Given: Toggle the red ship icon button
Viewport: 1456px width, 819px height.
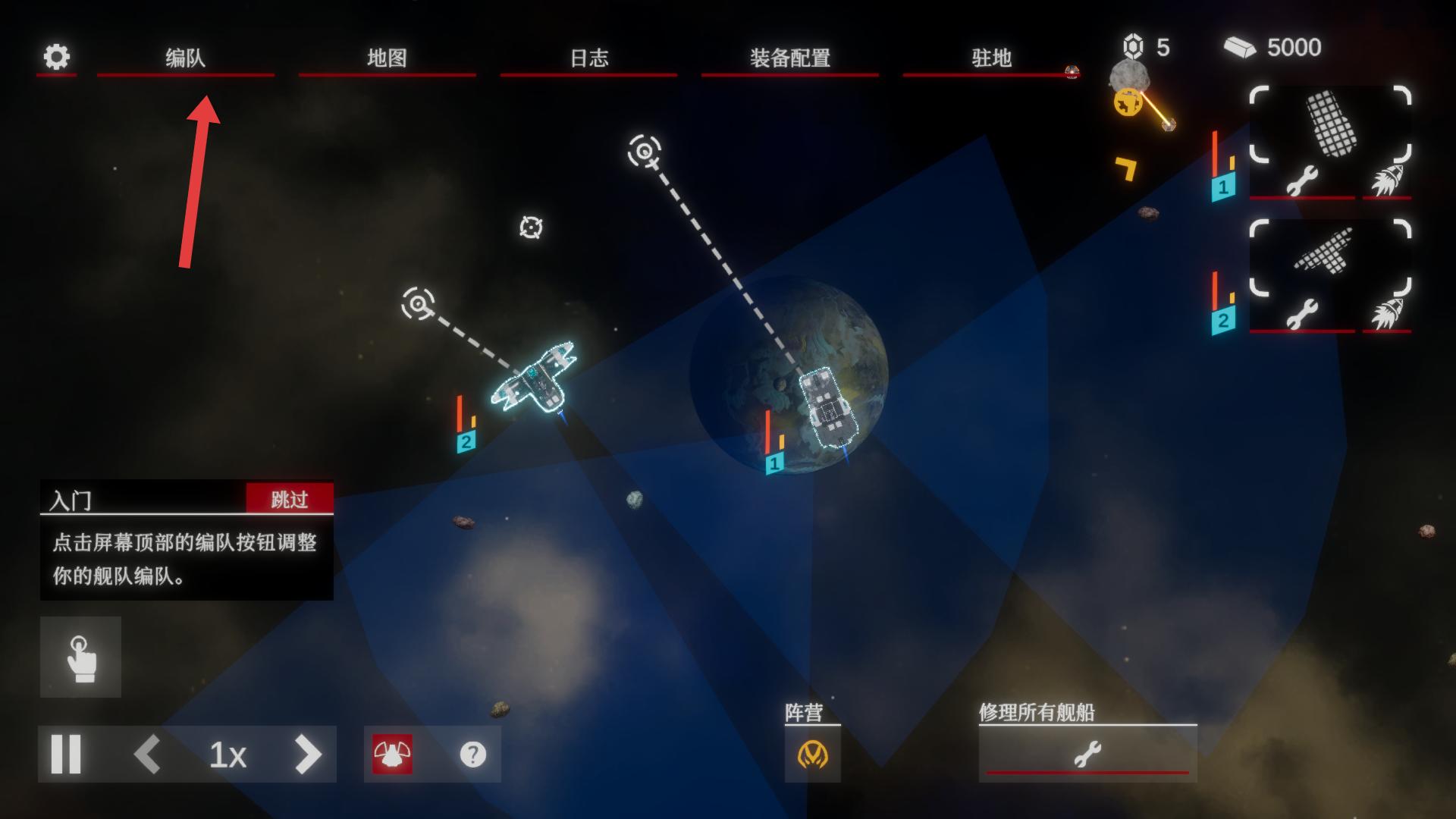Looking at the screenshot, I should point(392,755).
